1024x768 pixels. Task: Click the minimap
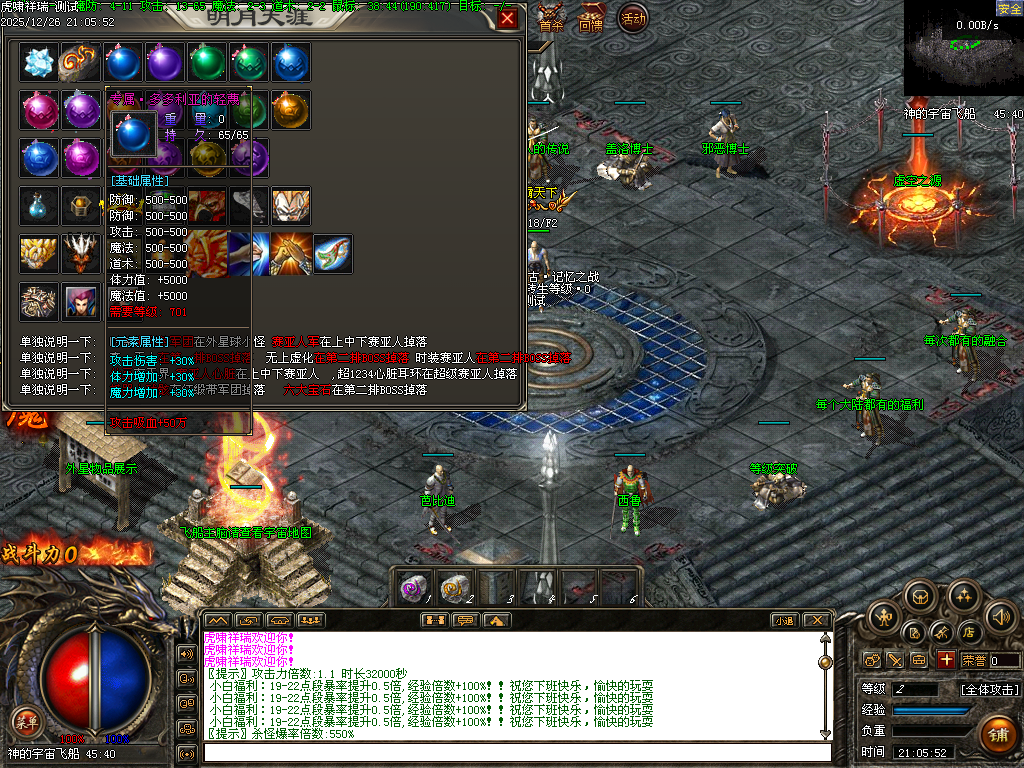click(x=963, y=49)
